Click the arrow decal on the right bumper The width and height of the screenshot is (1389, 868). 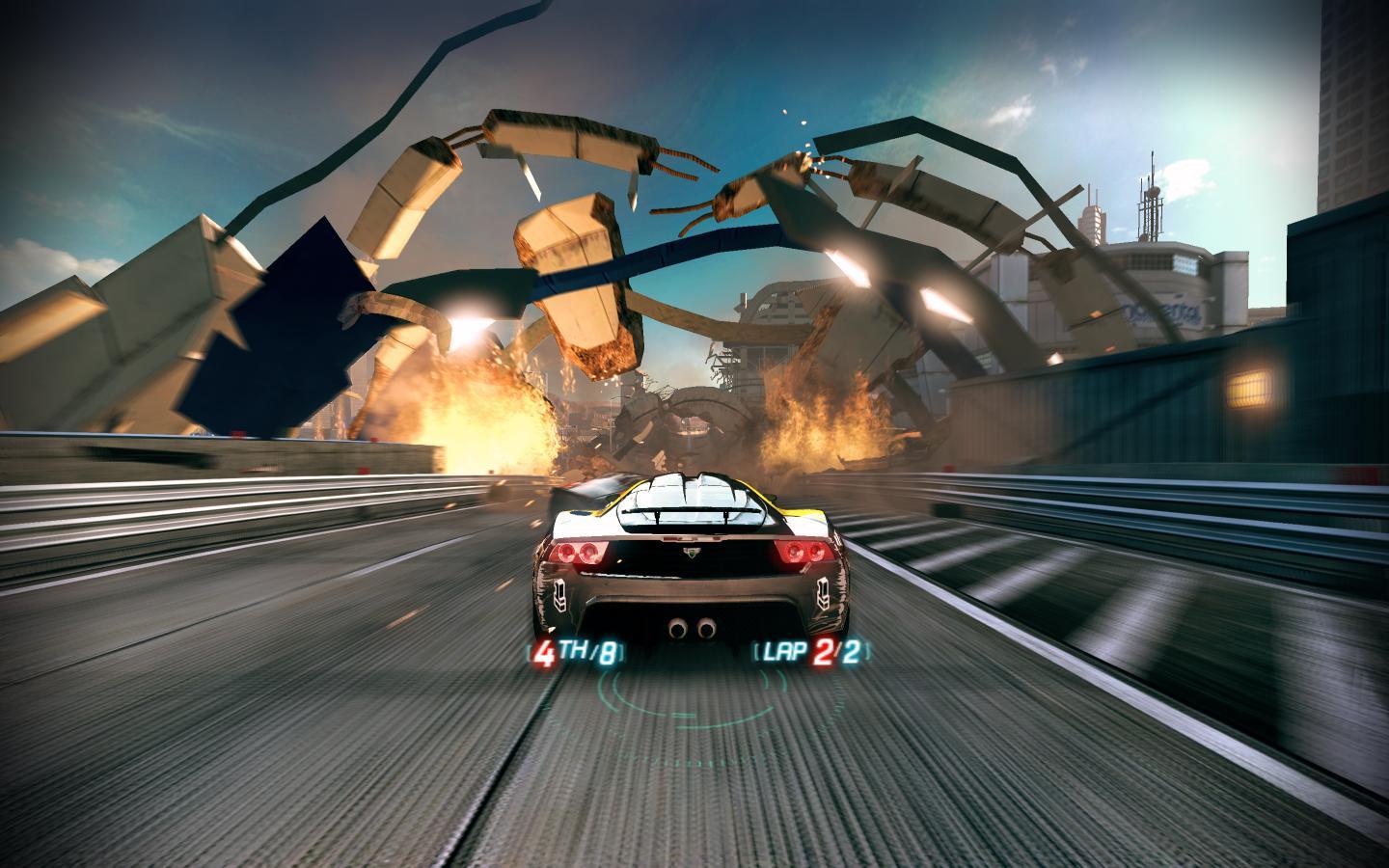(824, 594)
